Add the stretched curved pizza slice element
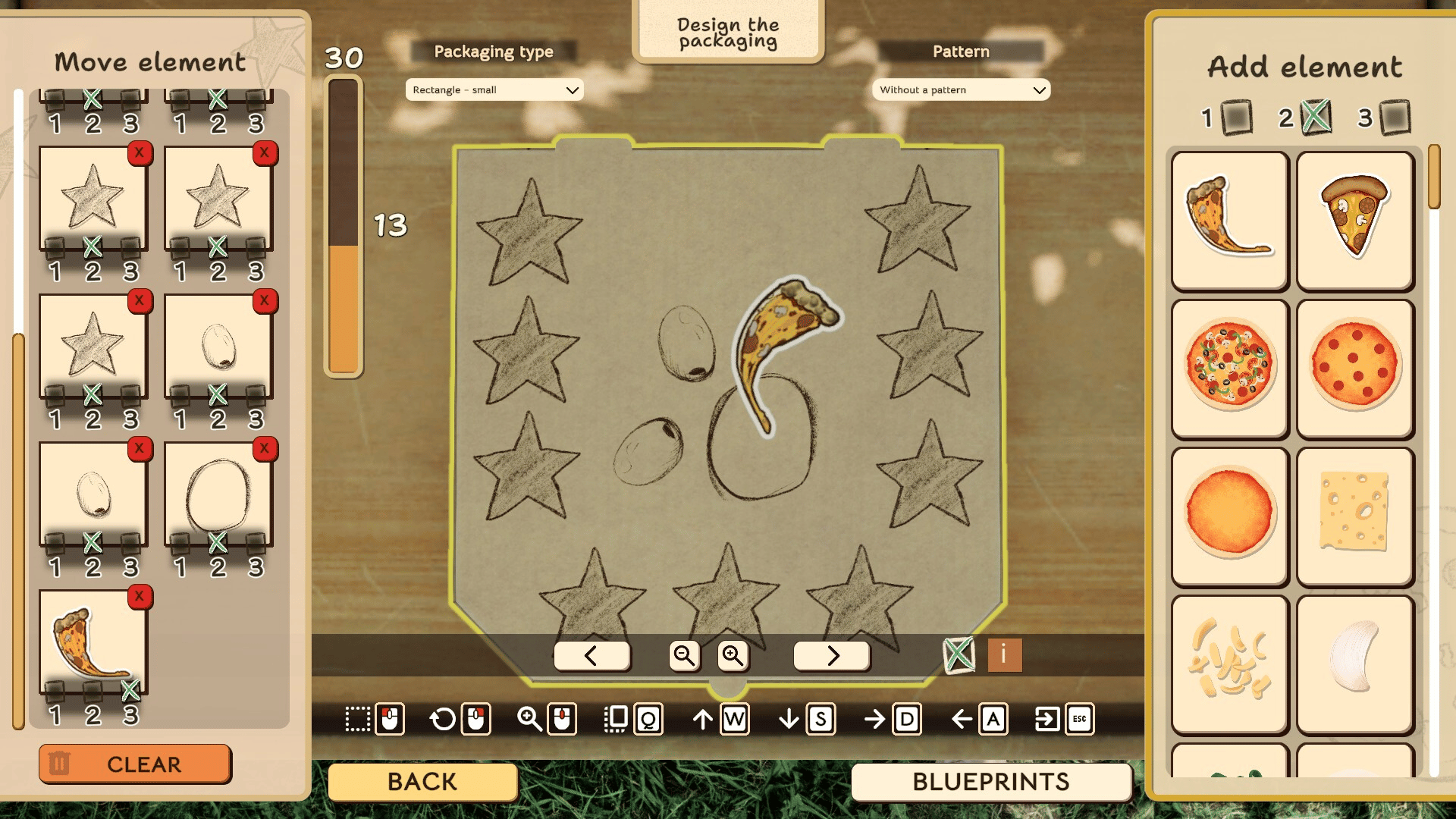Screen dimensions: 1456x819 click(x=1229, y=220)
